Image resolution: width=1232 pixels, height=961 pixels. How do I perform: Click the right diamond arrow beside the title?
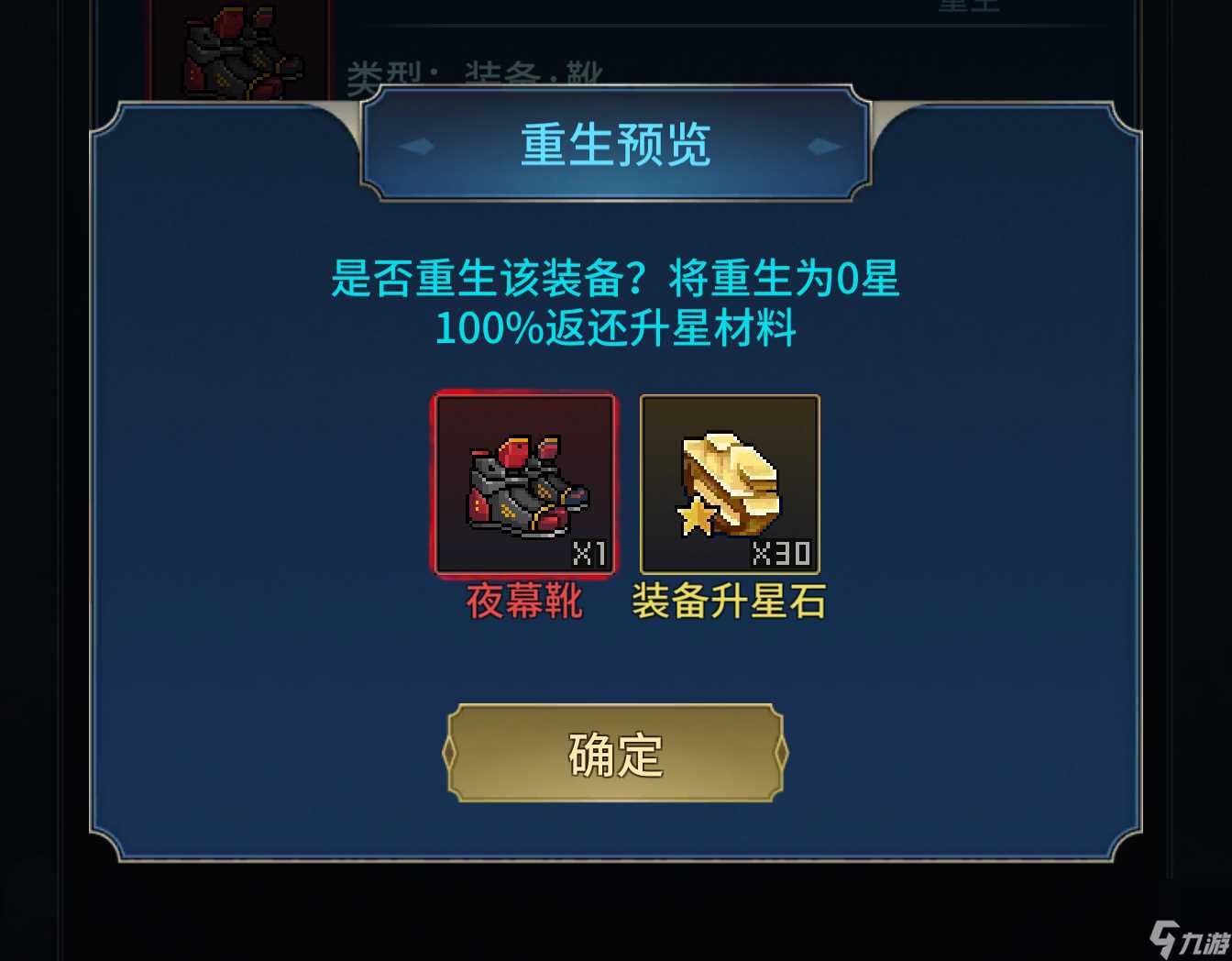pos(817,145)
